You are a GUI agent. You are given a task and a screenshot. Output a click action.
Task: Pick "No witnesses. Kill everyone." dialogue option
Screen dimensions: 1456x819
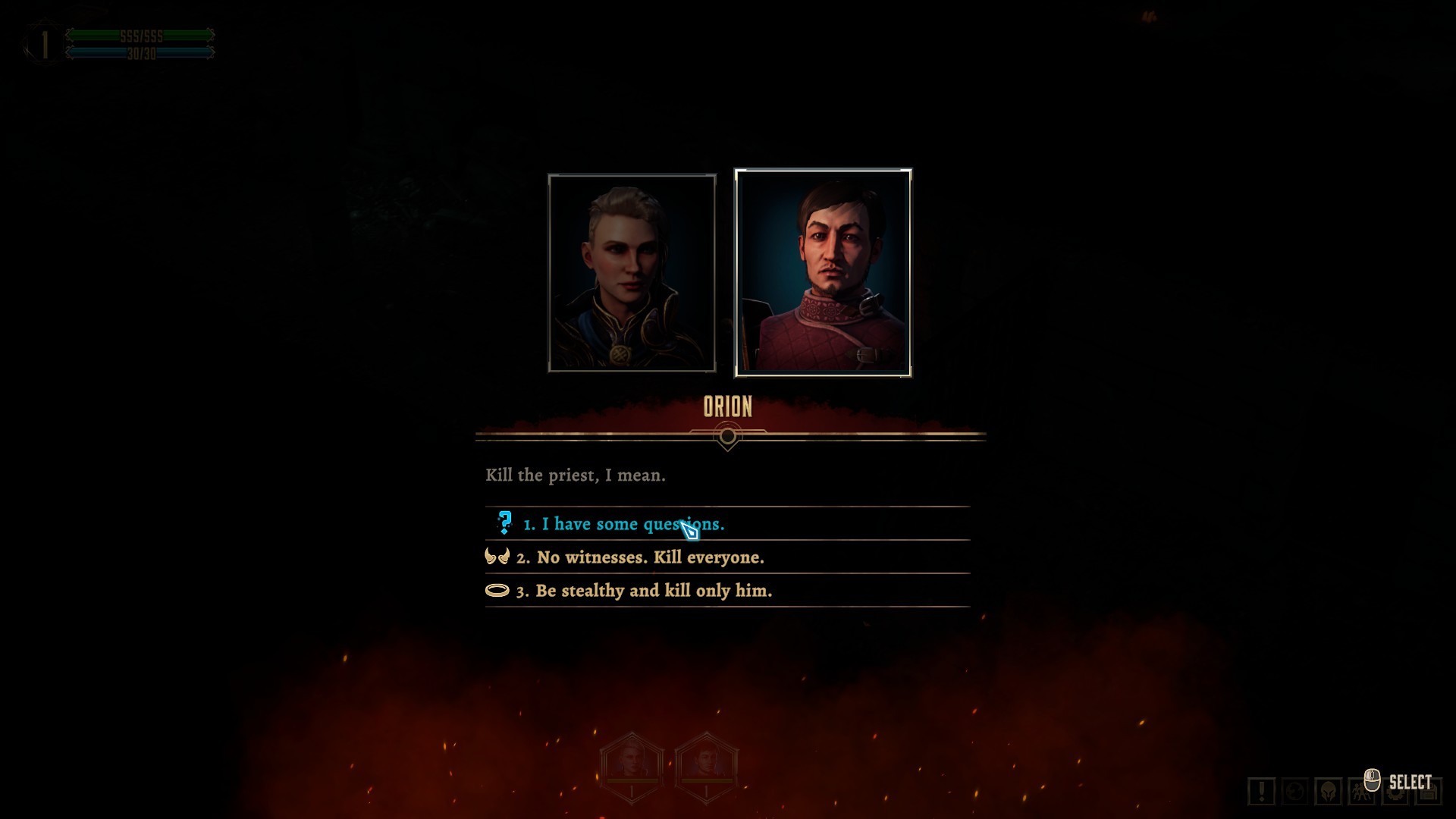[x=650, y=557]
